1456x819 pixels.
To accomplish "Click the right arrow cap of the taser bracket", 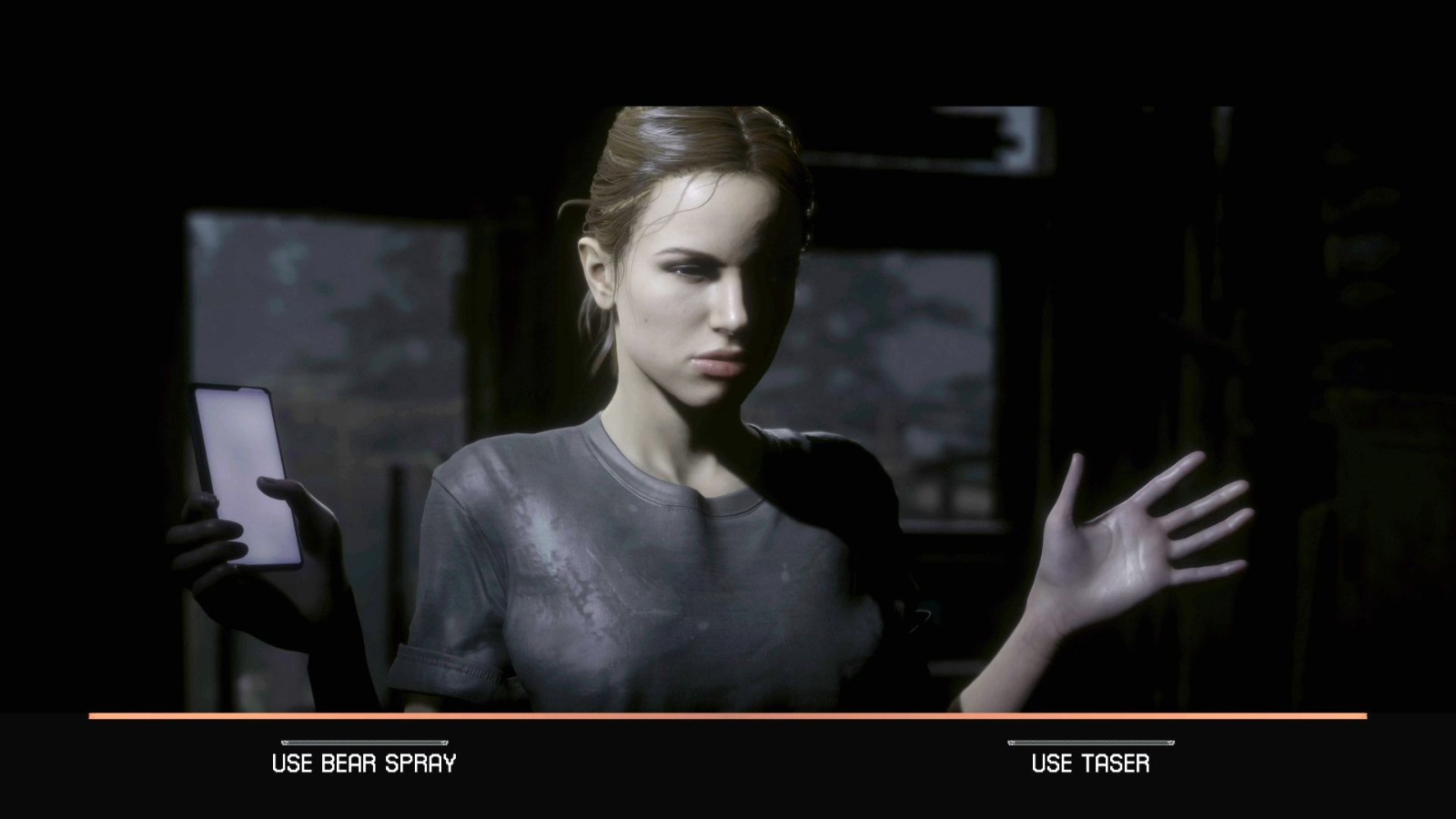I will coord(1172,743).
